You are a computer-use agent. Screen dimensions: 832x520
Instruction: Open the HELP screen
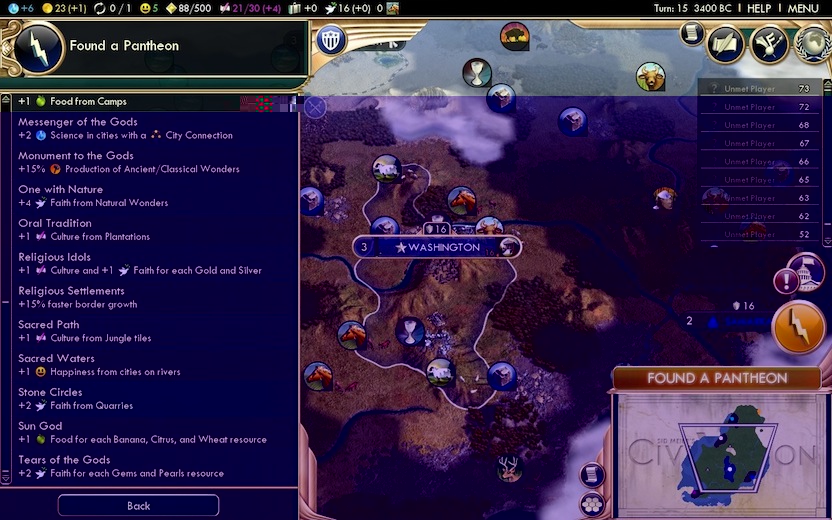pos(759,8)
